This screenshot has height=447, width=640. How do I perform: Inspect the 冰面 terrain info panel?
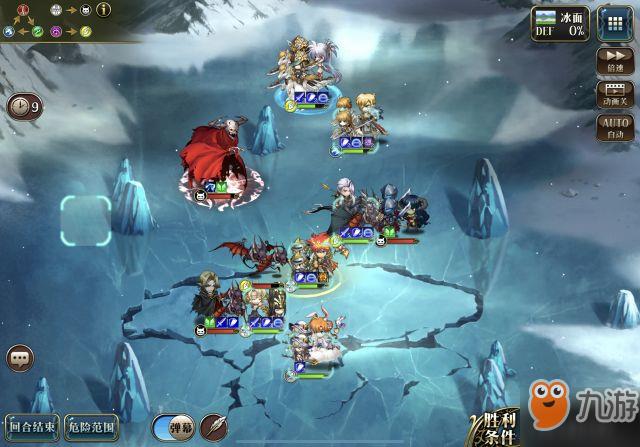click(x=559, y=22)
